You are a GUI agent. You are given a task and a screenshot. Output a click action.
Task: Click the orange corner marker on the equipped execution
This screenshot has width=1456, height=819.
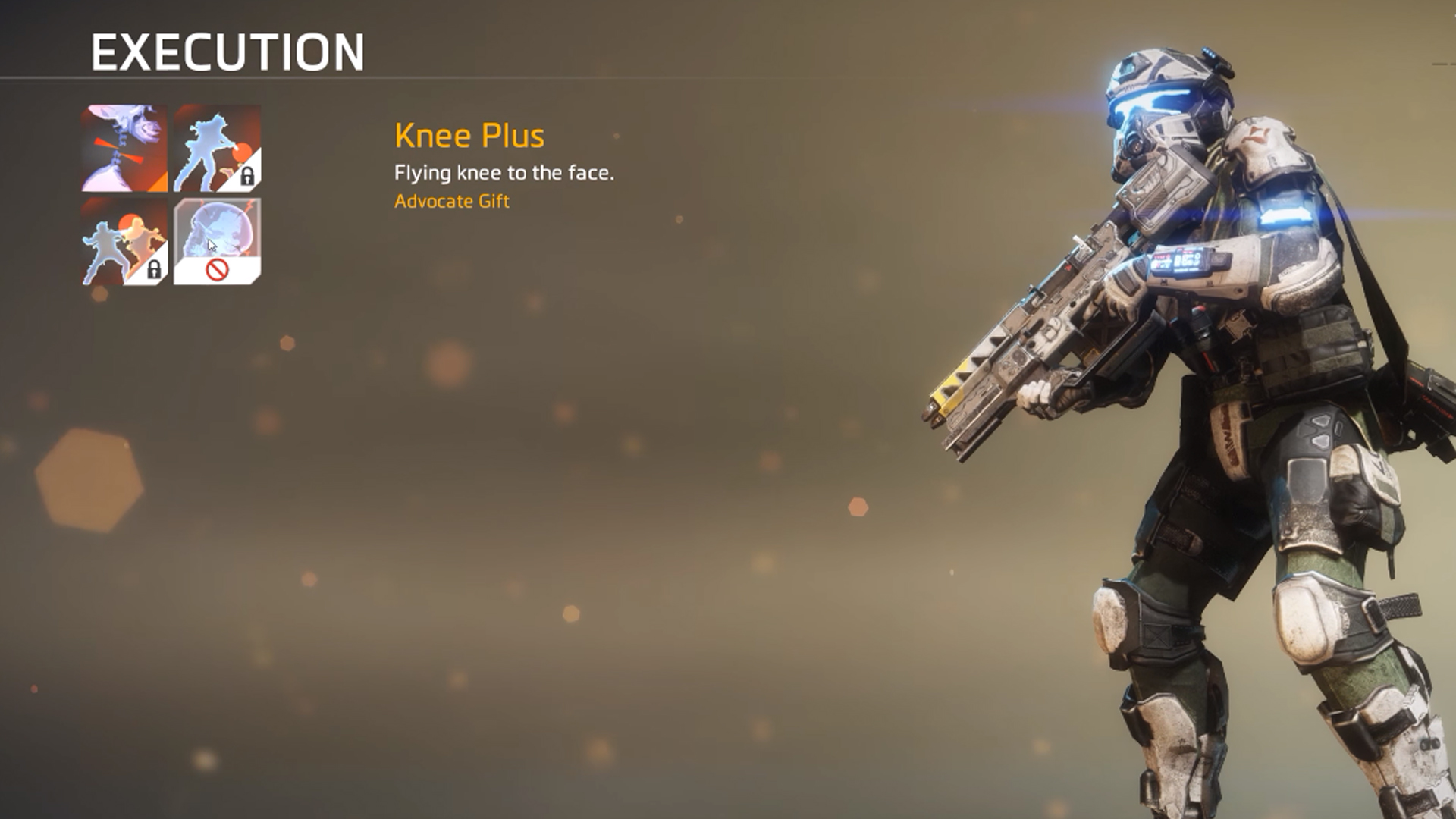point(160,180)
